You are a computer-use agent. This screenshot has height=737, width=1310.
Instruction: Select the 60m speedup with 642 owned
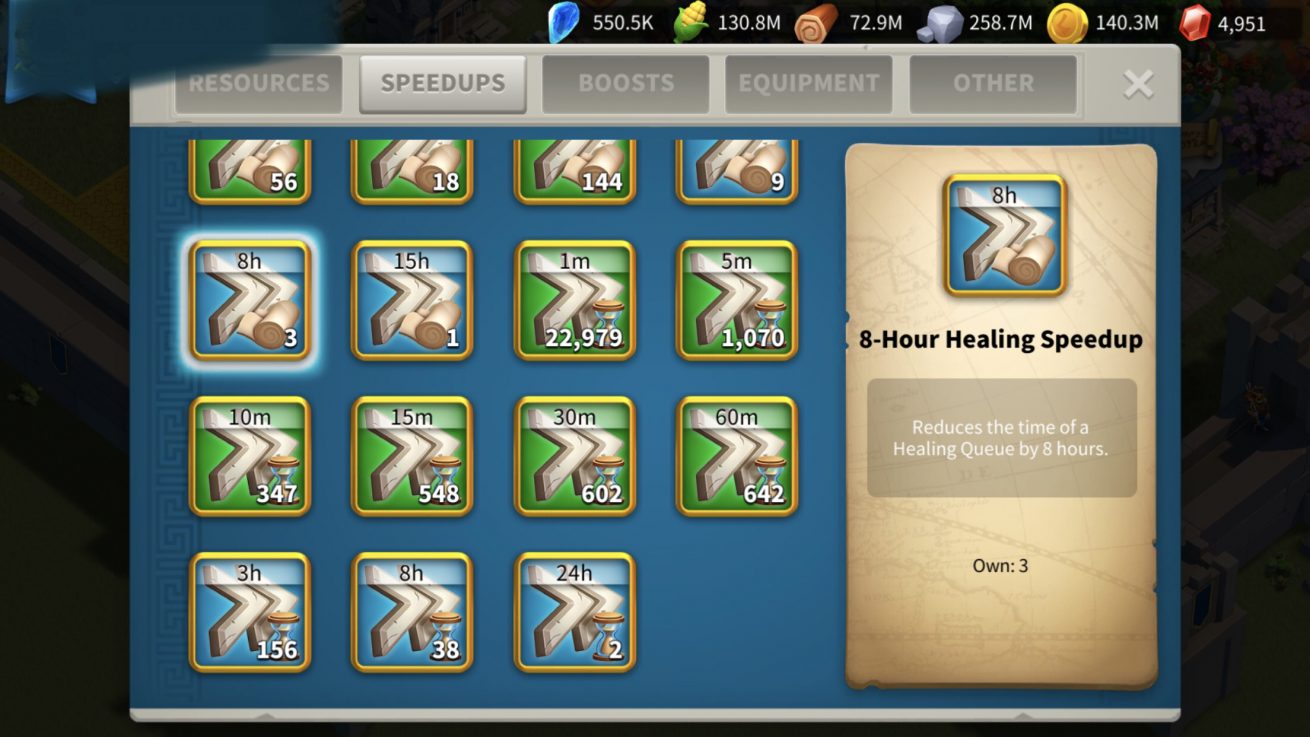tap(737, 456)
